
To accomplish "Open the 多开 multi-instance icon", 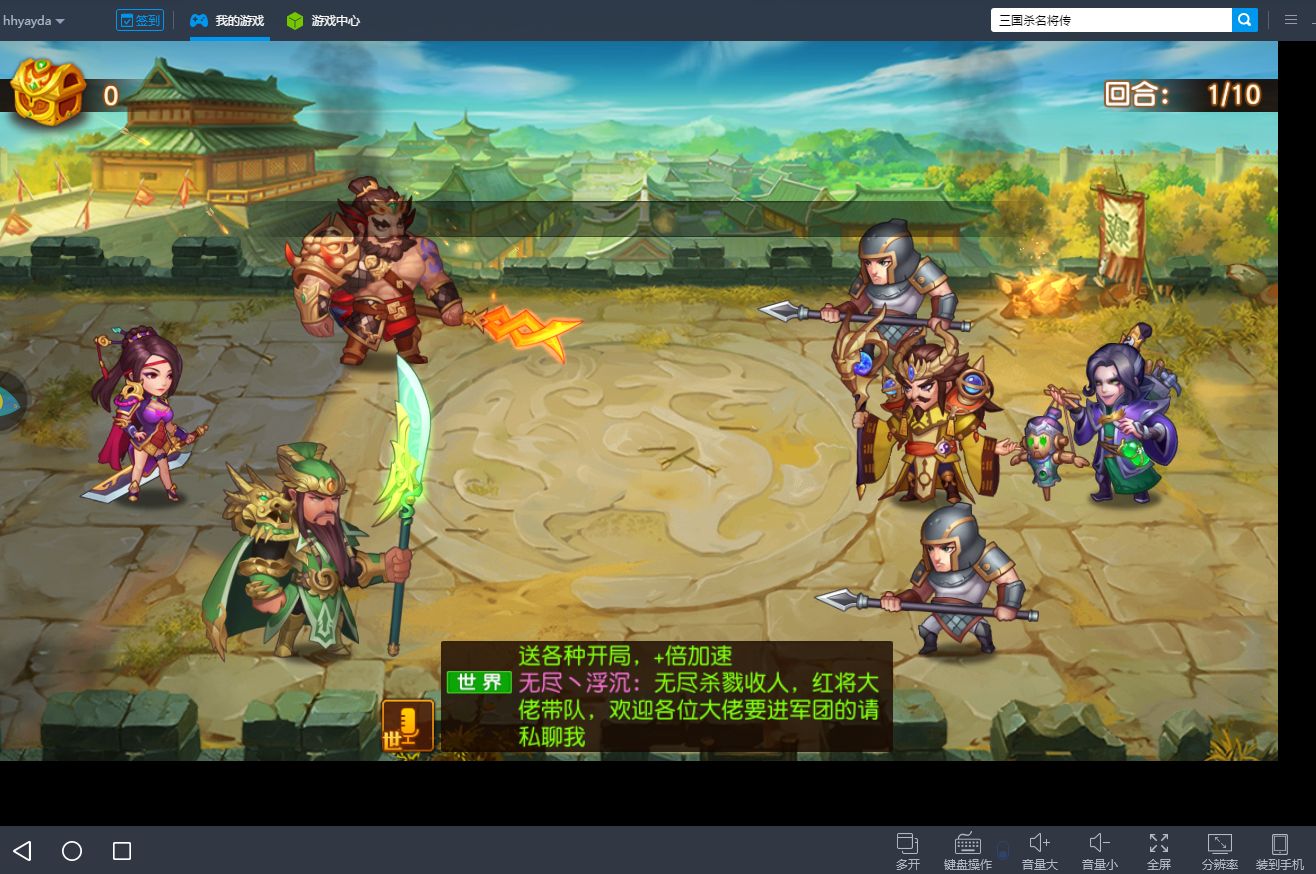I will coord(908,843).
